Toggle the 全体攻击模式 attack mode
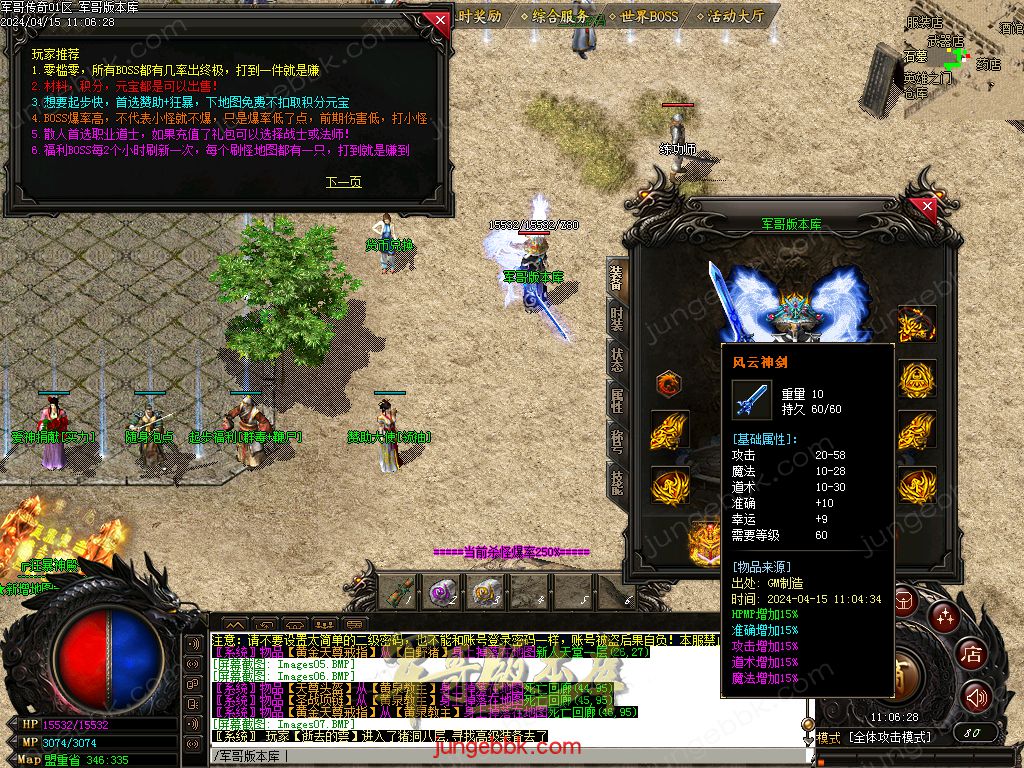 tap(890, 737)
